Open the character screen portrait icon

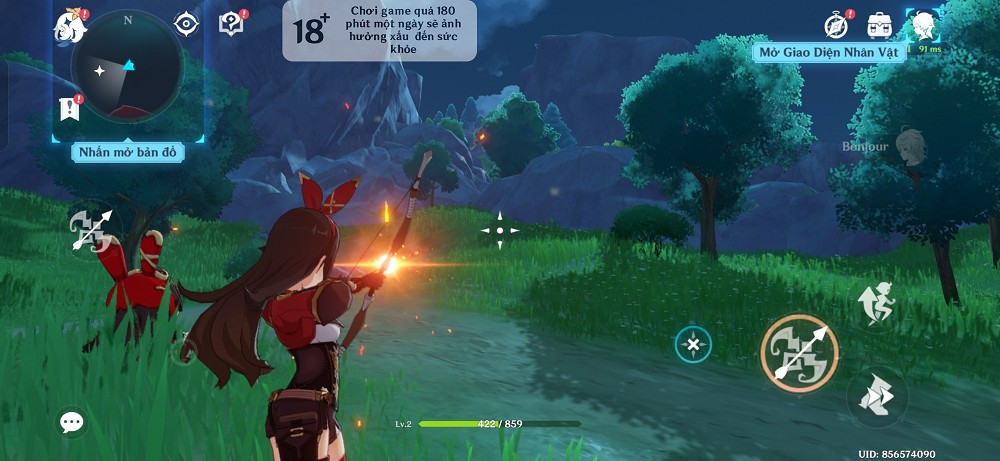point(922,24)
